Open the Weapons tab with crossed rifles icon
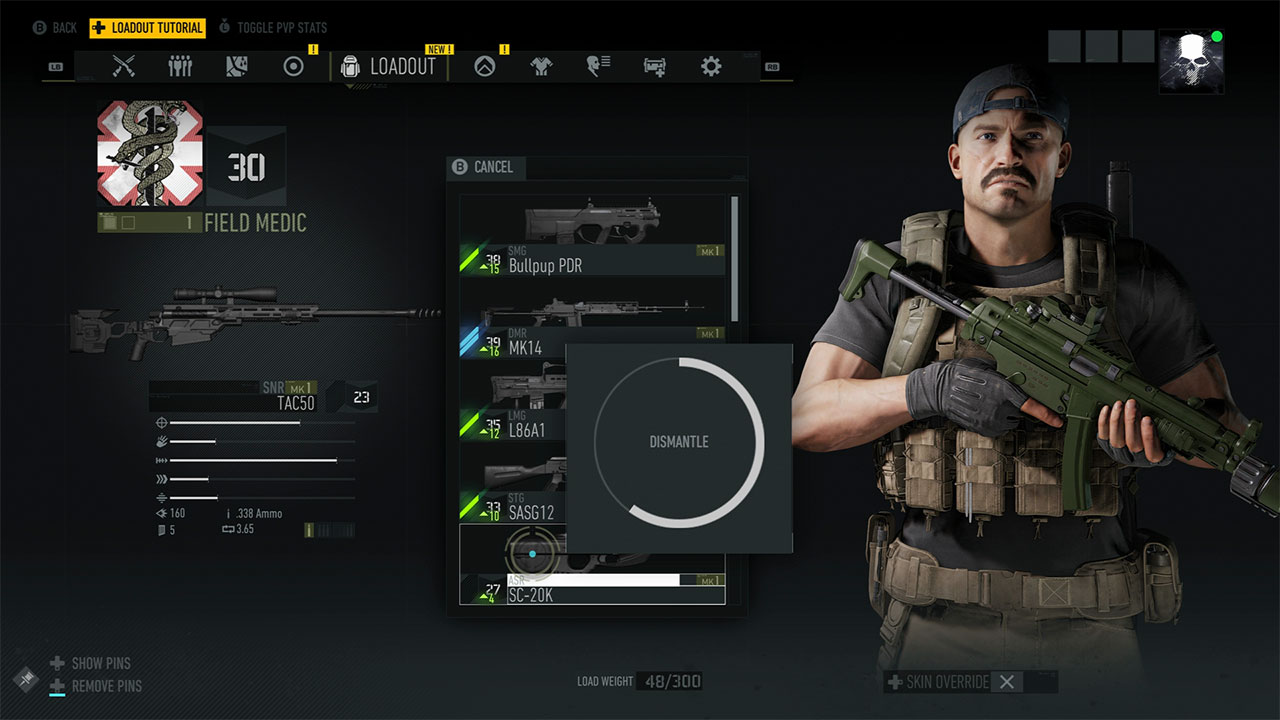Screen dimensions: 1280x720 (x=124, y=66)
